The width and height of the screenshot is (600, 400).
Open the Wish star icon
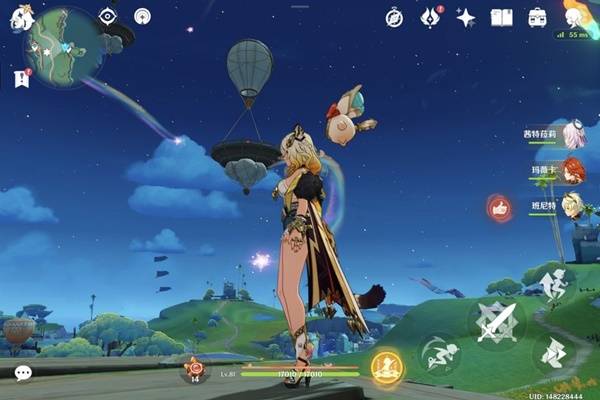coord(466,17)
